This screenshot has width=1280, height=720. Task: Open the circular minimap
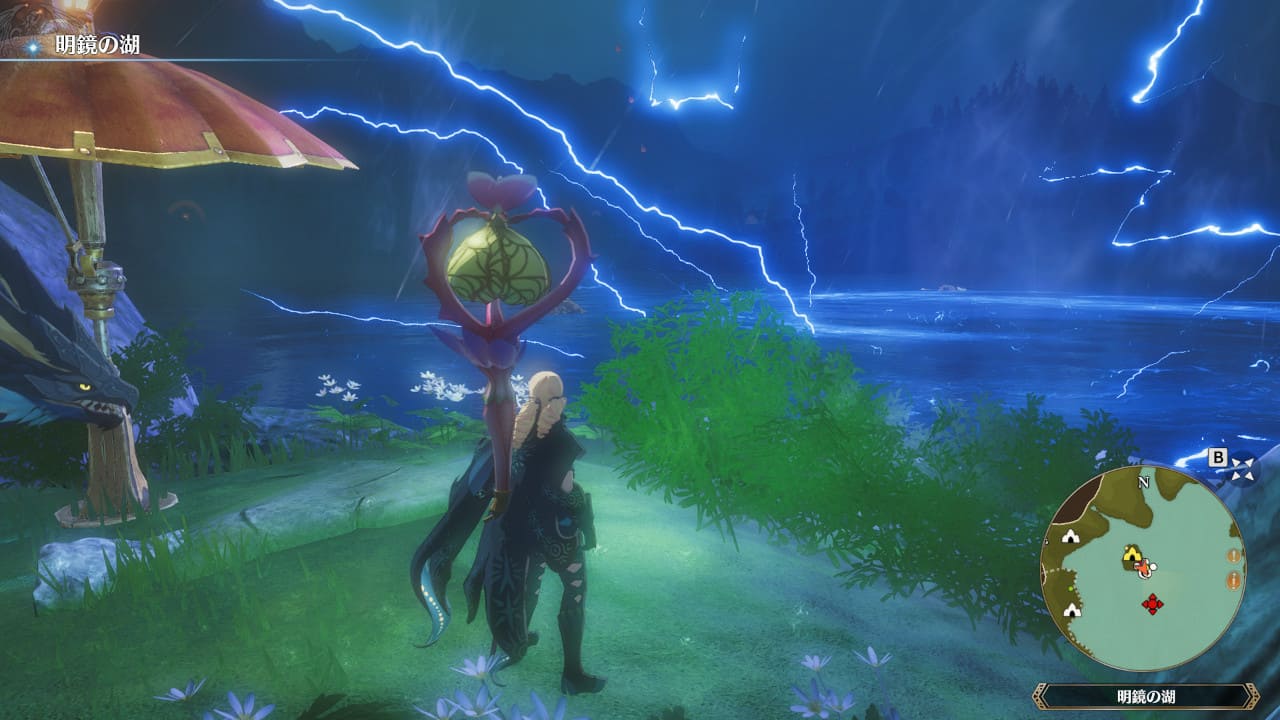(x=1143, y=568)
